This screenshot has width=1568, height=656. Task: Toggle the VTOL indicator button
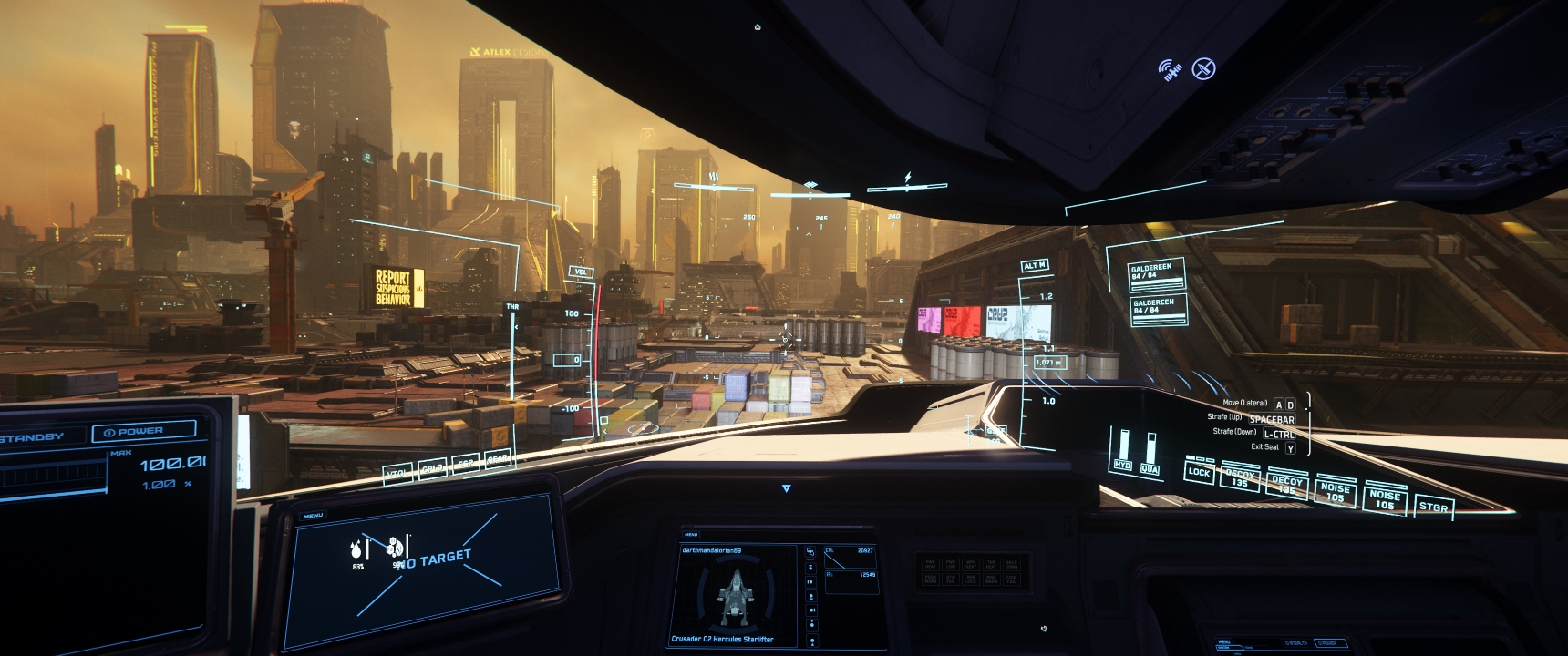pos(398,474)
